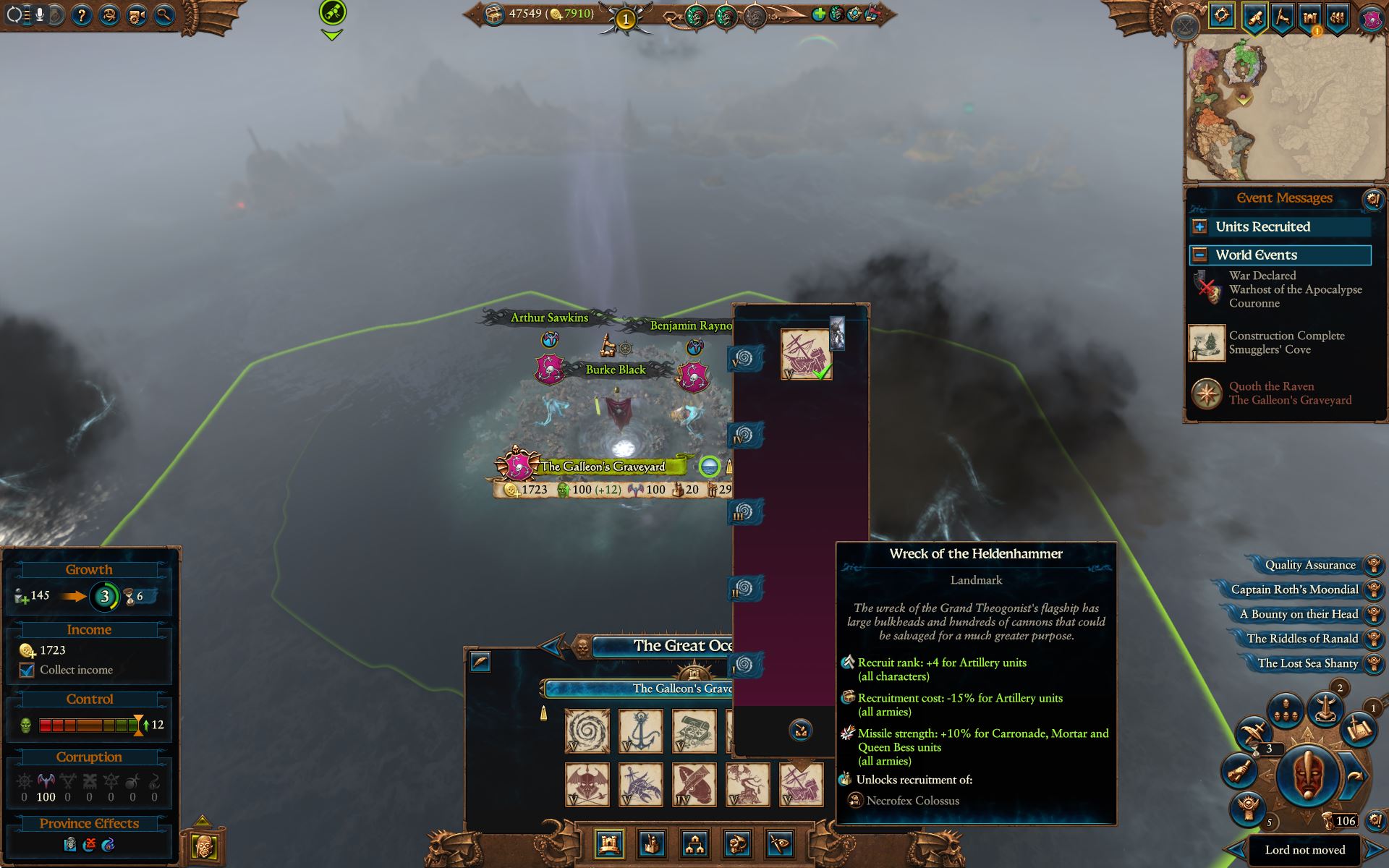This screenshot has width=1389, height=868.
Task: Collapse the World Events section
Action: [x=1199, y=255]
